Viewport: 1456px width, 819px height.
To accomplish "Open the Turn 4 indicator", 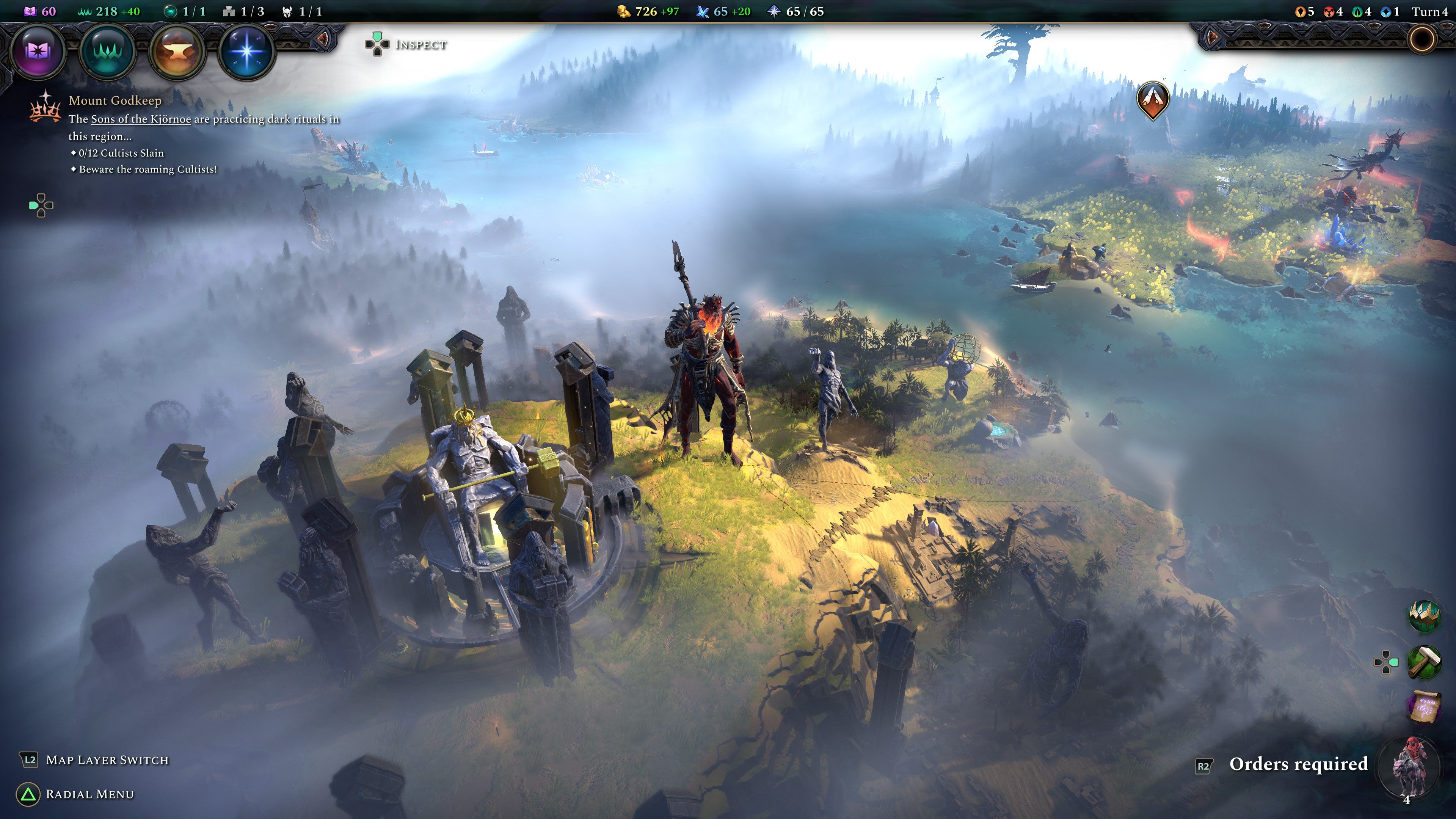I will point(1430,11).
